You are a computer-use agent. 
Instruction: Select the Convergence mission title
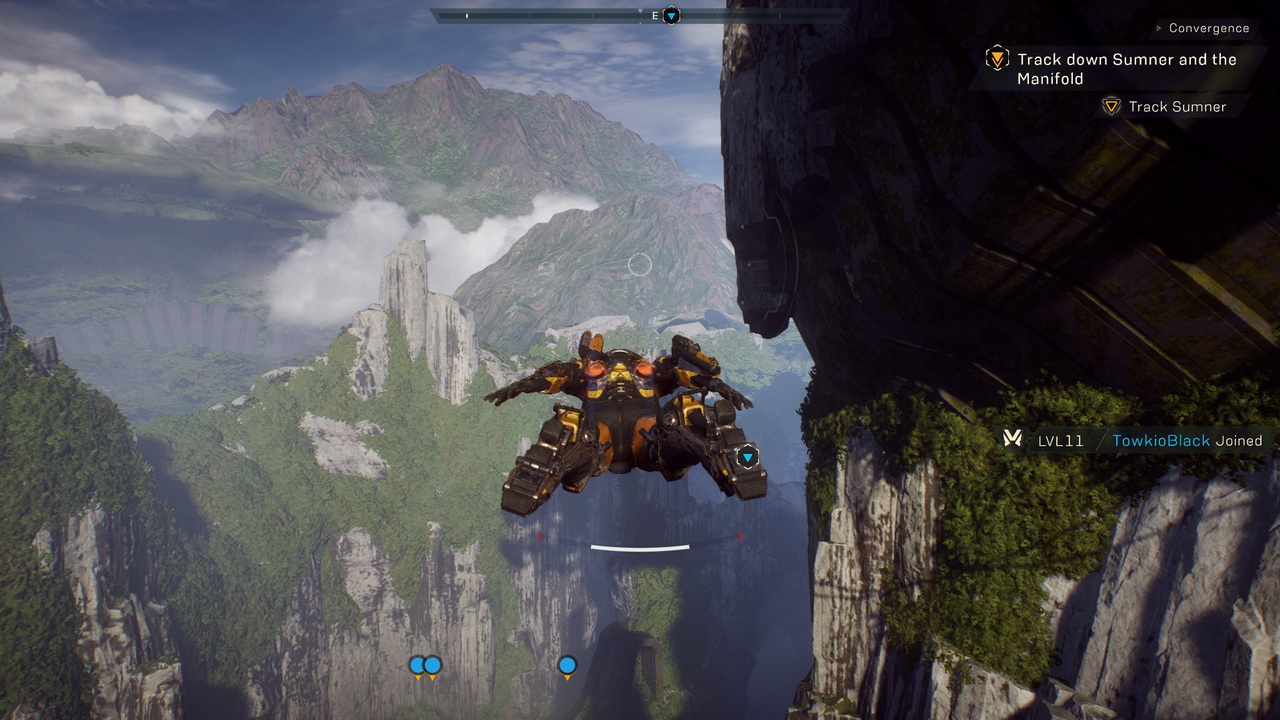point(1208,28)
